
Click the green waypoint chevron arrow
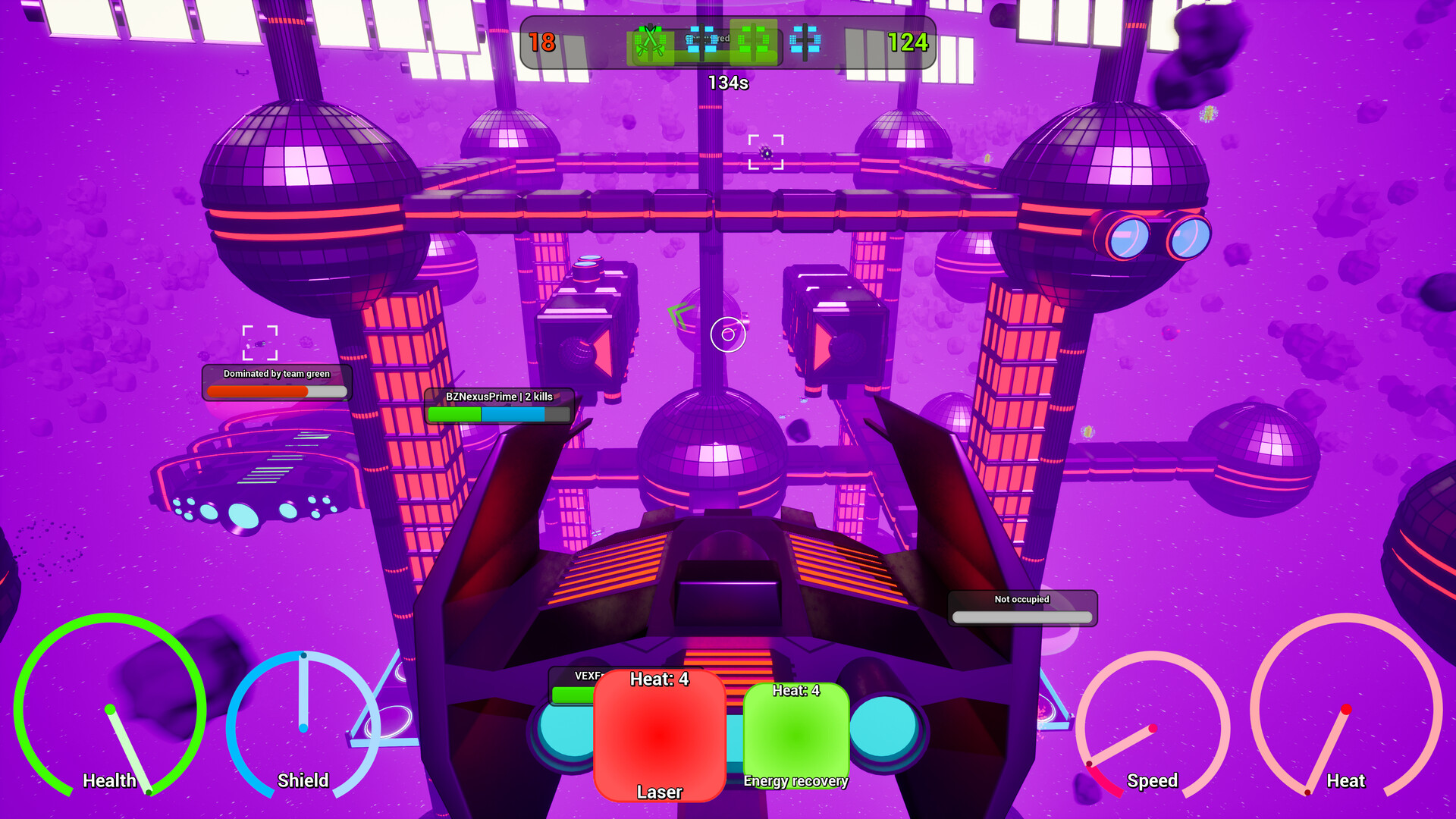[x=681, y=313]
